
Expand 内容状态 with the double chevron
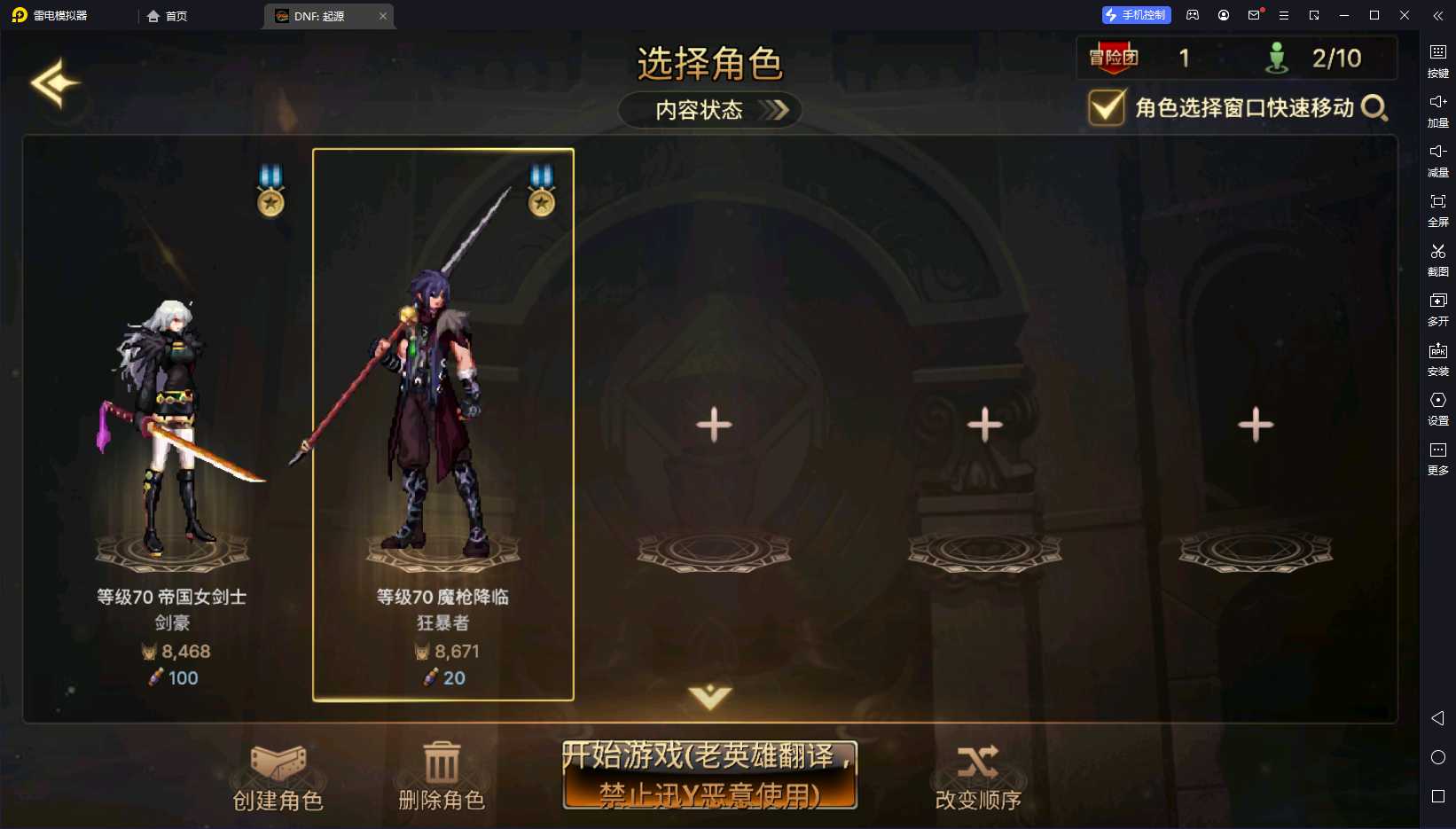(776, 110)
